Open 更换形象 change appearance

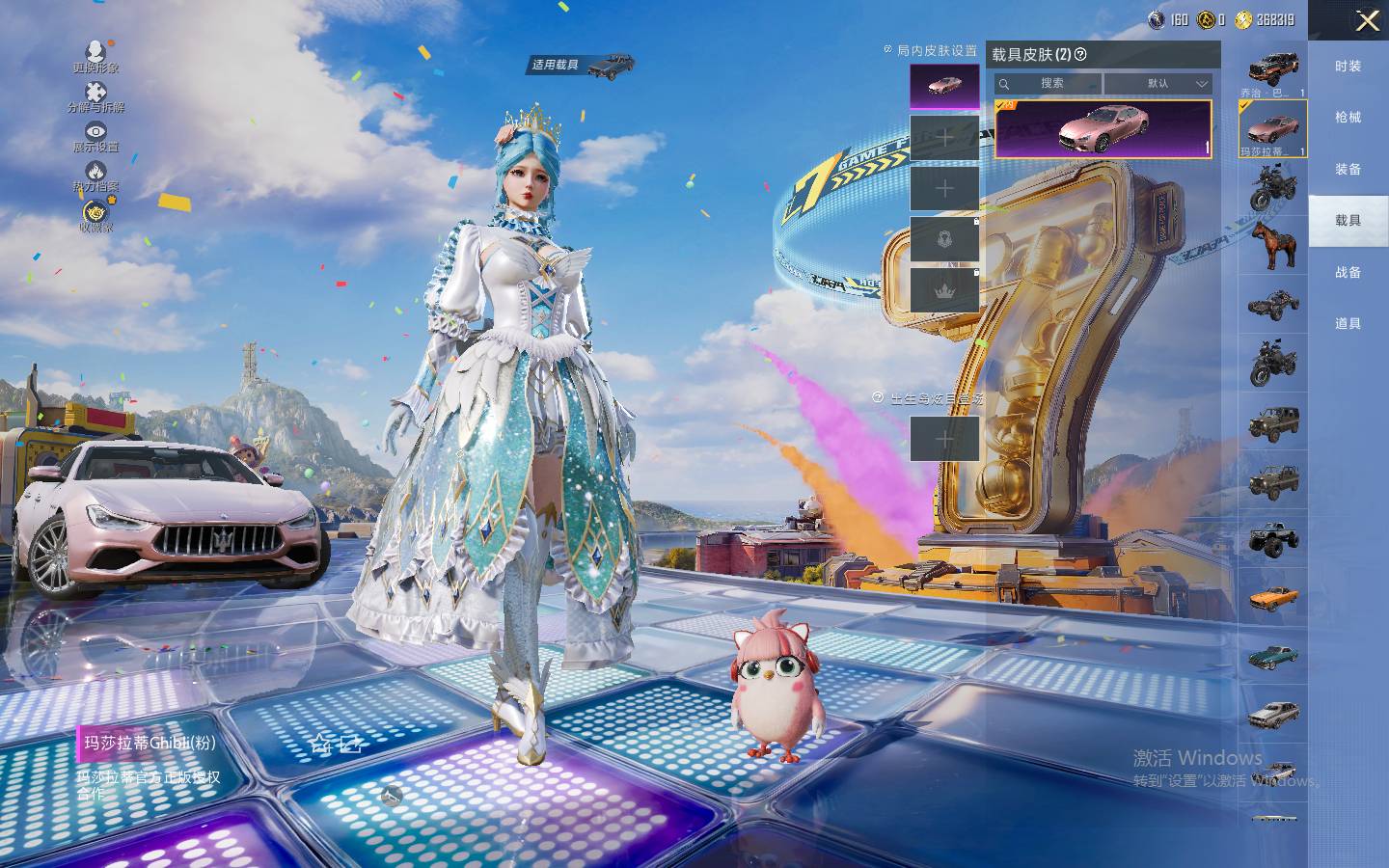point(95,56)
